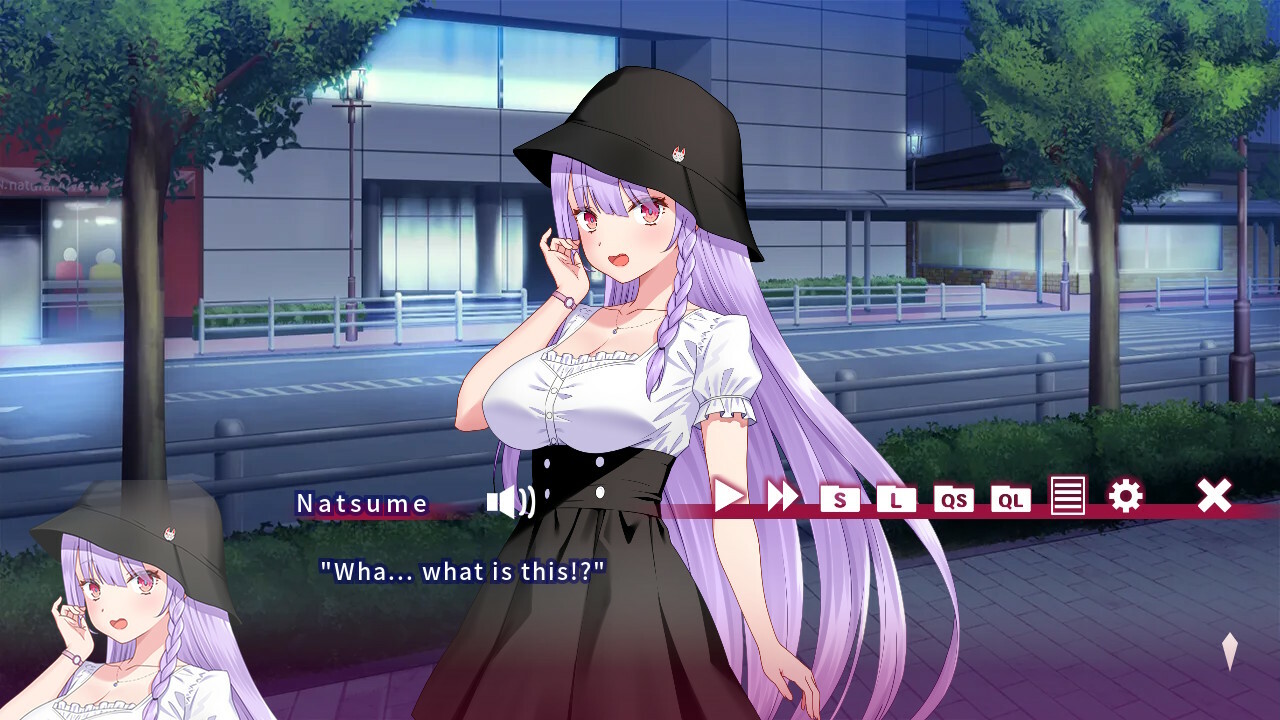
Task: Activate the skip fast-forward icon
Action: [782, 496]
